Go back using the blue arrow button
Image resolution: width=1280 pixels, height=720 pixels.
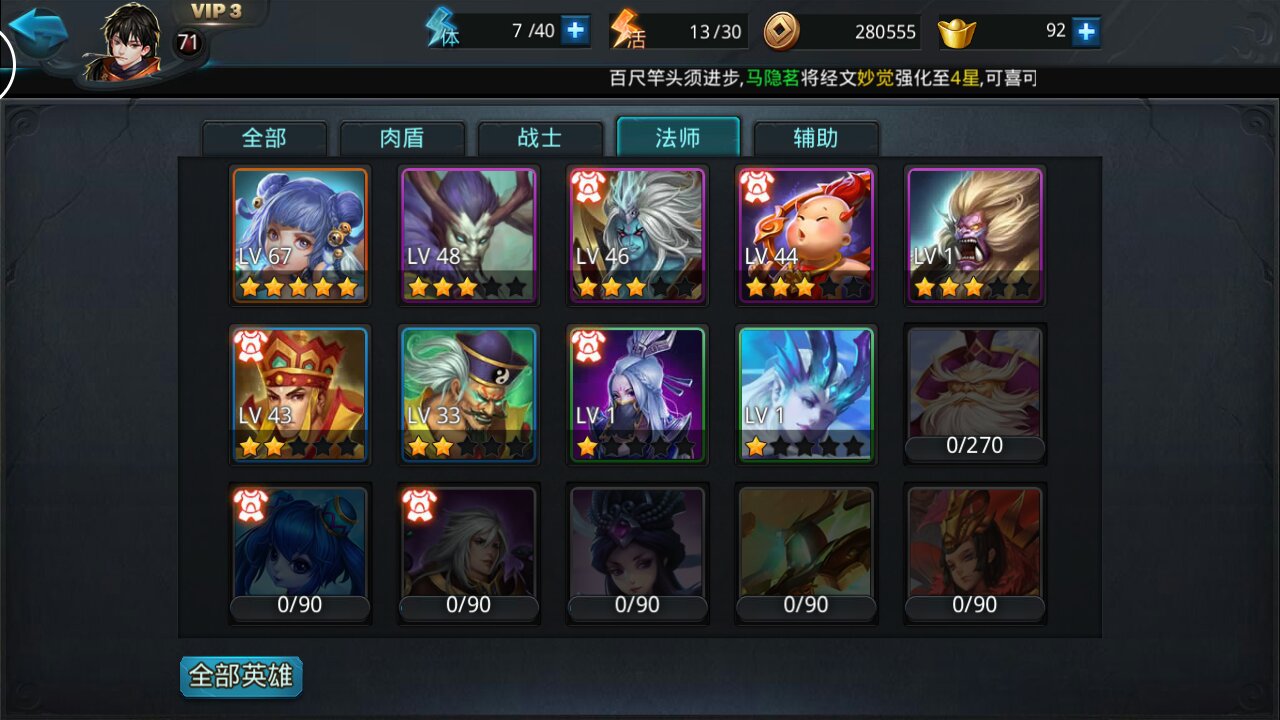[38, 32]
